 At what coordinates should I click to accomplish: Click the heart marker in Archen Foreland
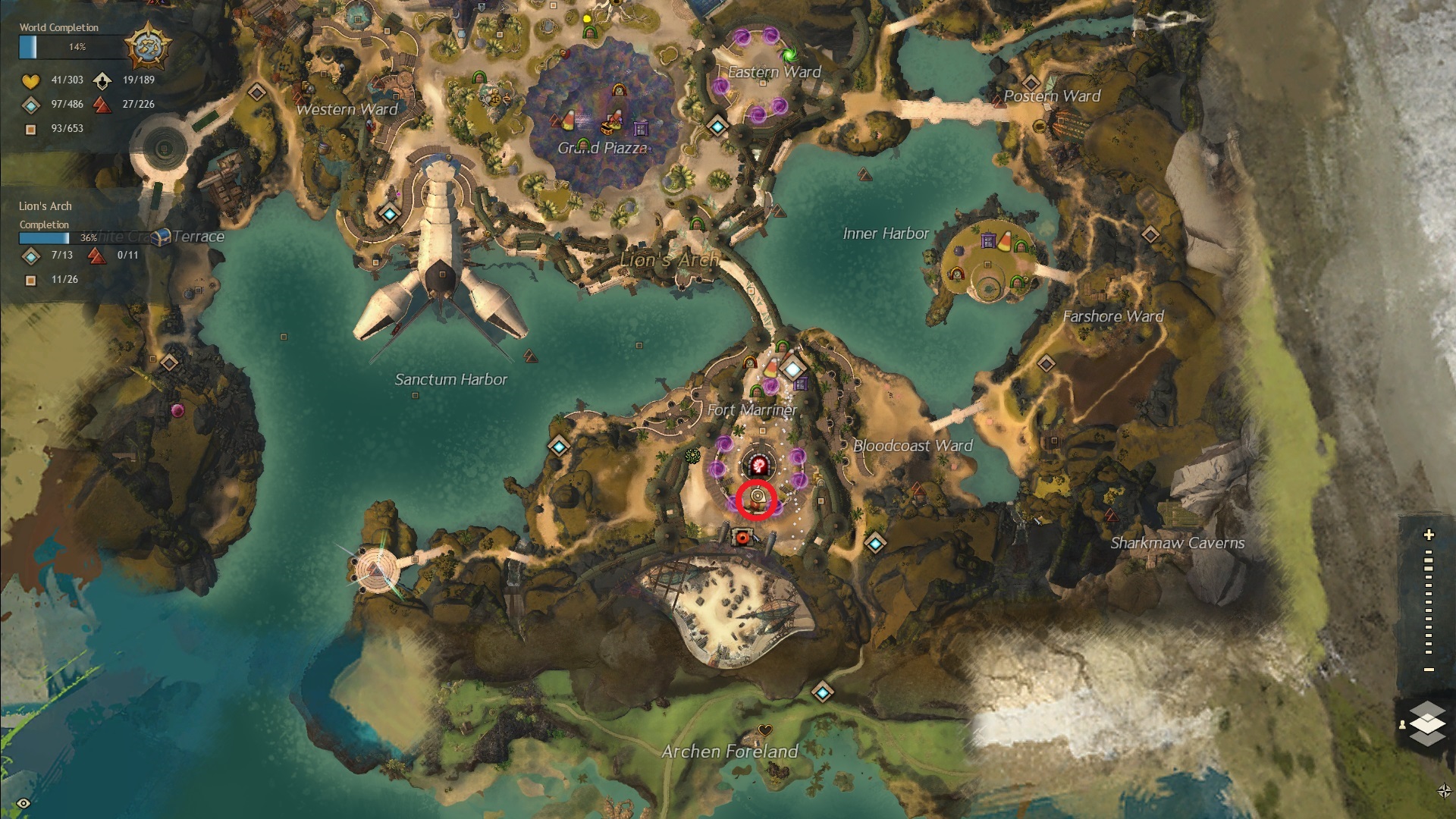(x=764, y=730)
